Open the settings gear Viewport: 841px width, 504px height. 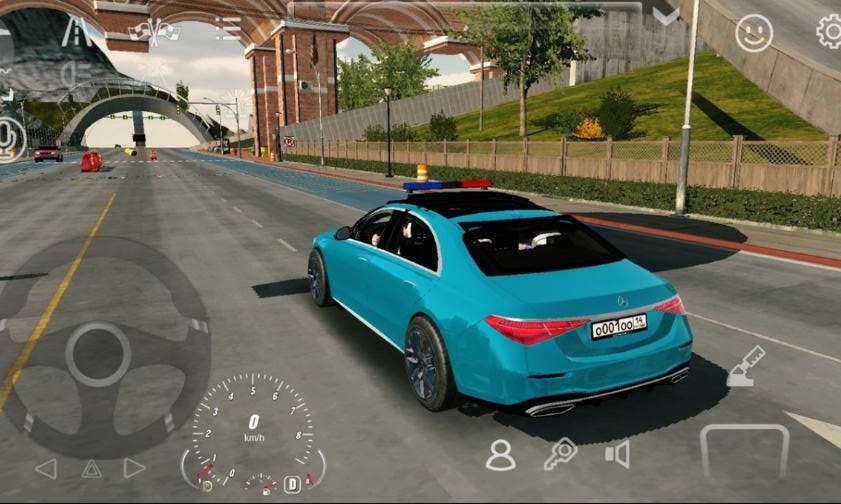coord(830,32)
